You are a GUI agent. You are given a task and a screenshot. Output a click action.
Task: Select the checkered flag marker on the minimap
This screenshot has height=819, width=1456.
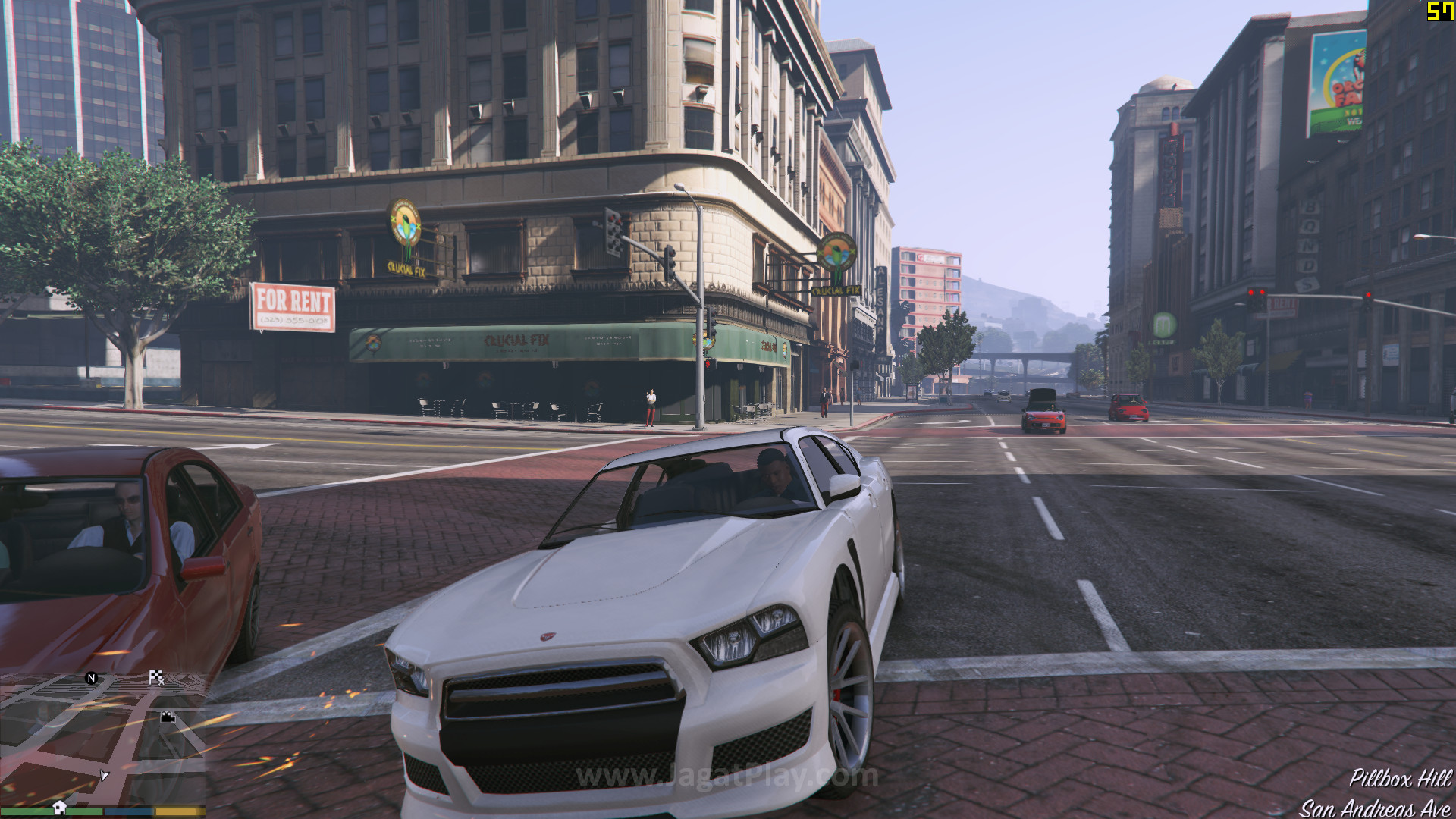(156, 677)
